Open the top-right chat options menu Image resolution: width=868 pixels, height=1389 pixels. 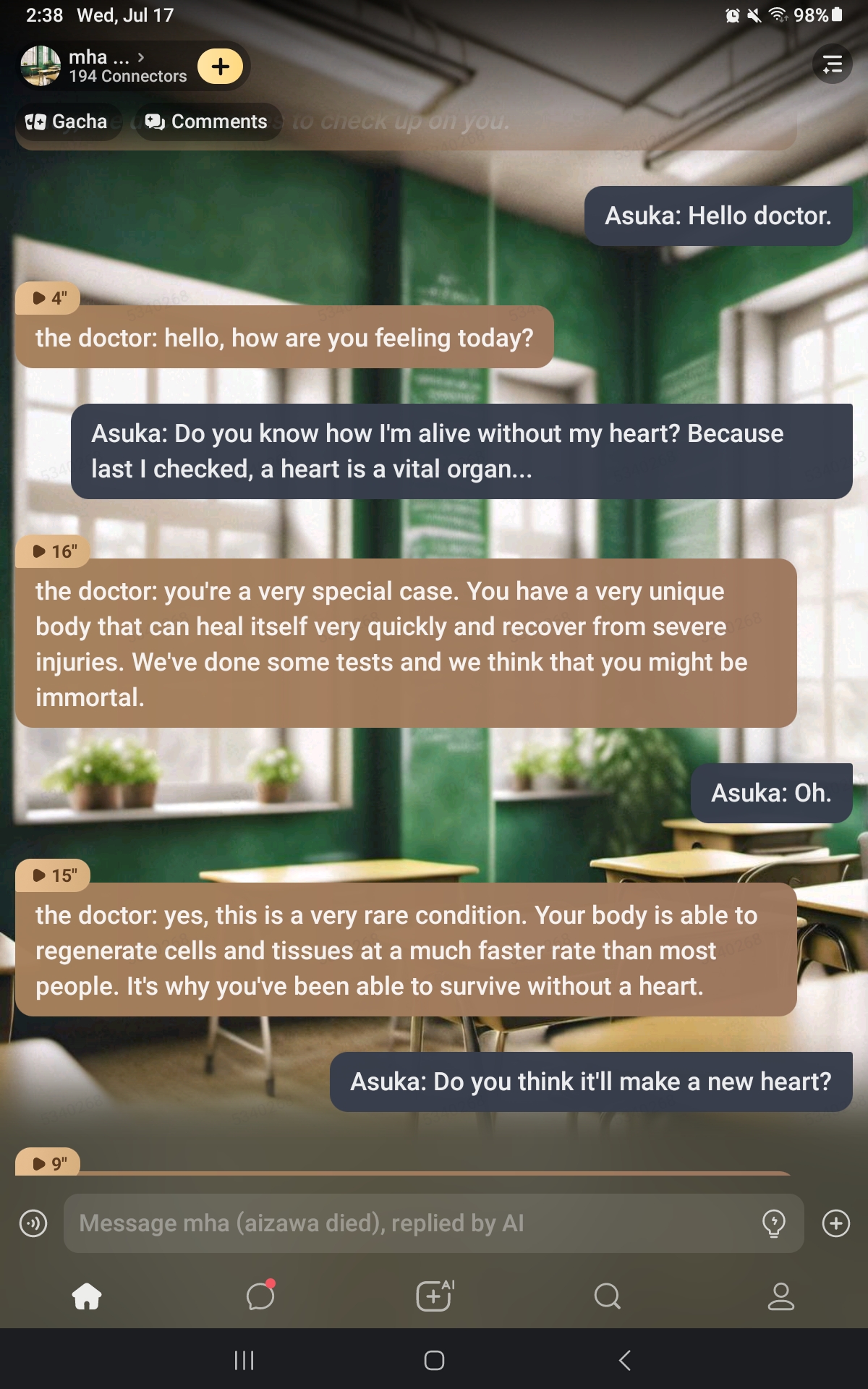[833, 64]
